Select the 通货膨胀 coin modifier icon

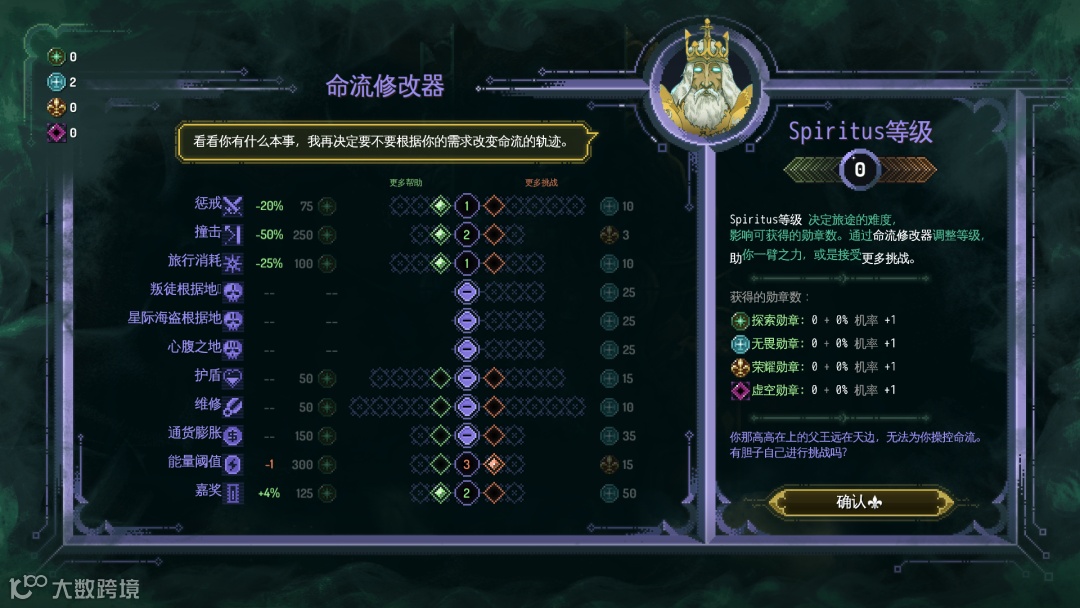click(x=233, y=436)
